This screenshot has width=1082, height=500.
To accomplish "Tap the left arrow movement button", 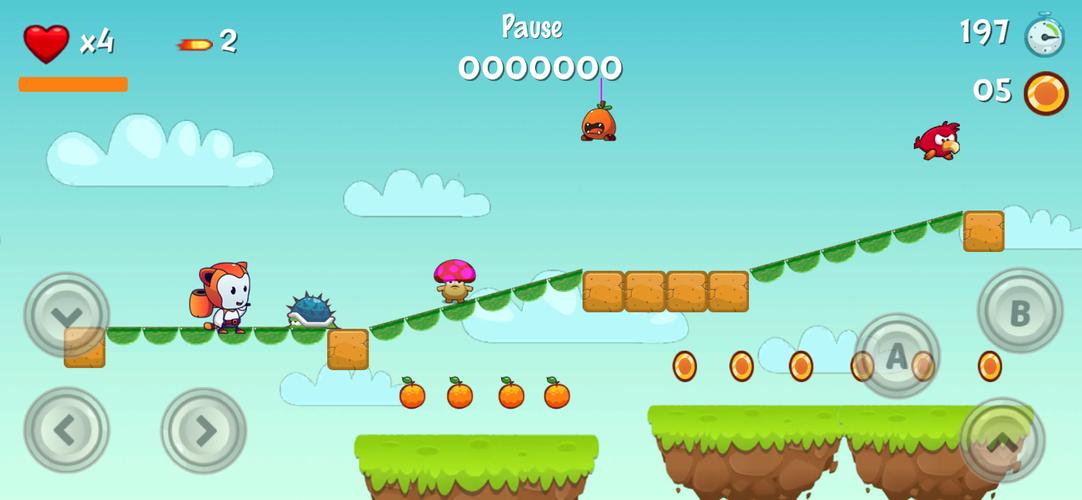I will (66, 430).
